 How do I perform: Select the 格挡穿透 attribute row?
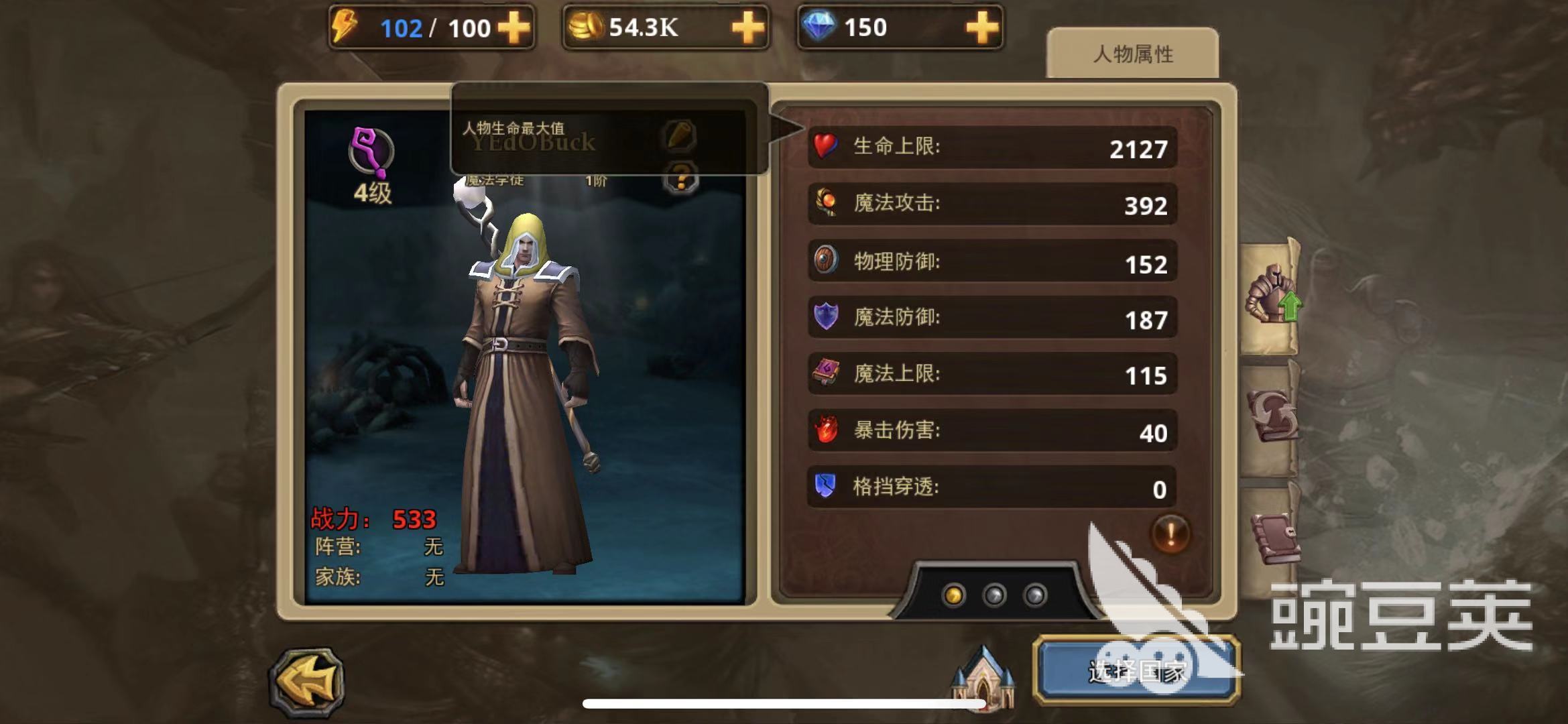[x=992, y=487]
